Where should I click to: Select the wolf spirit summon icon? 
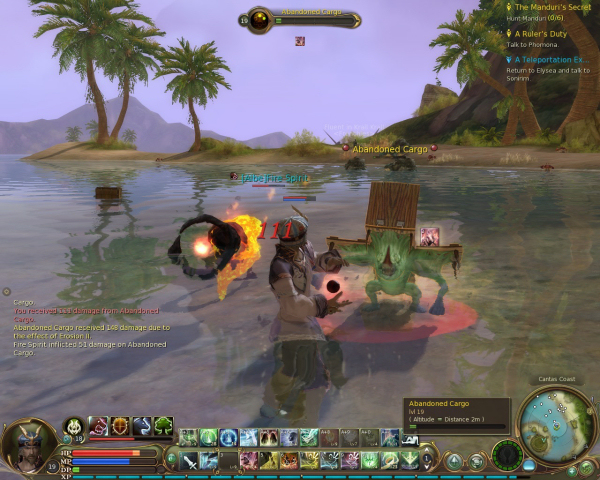point(142,426)
